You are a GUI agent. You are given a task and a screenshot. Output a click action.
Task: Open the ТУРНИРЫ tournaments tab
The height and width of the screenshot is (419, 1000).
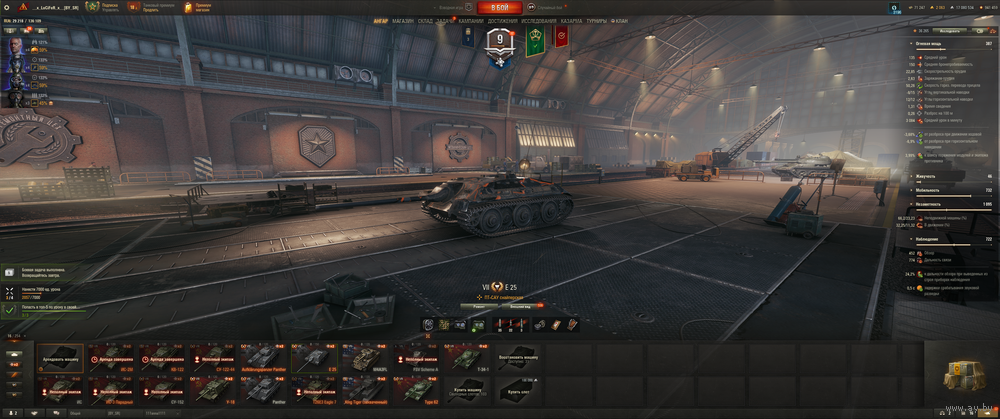(597, 20)
